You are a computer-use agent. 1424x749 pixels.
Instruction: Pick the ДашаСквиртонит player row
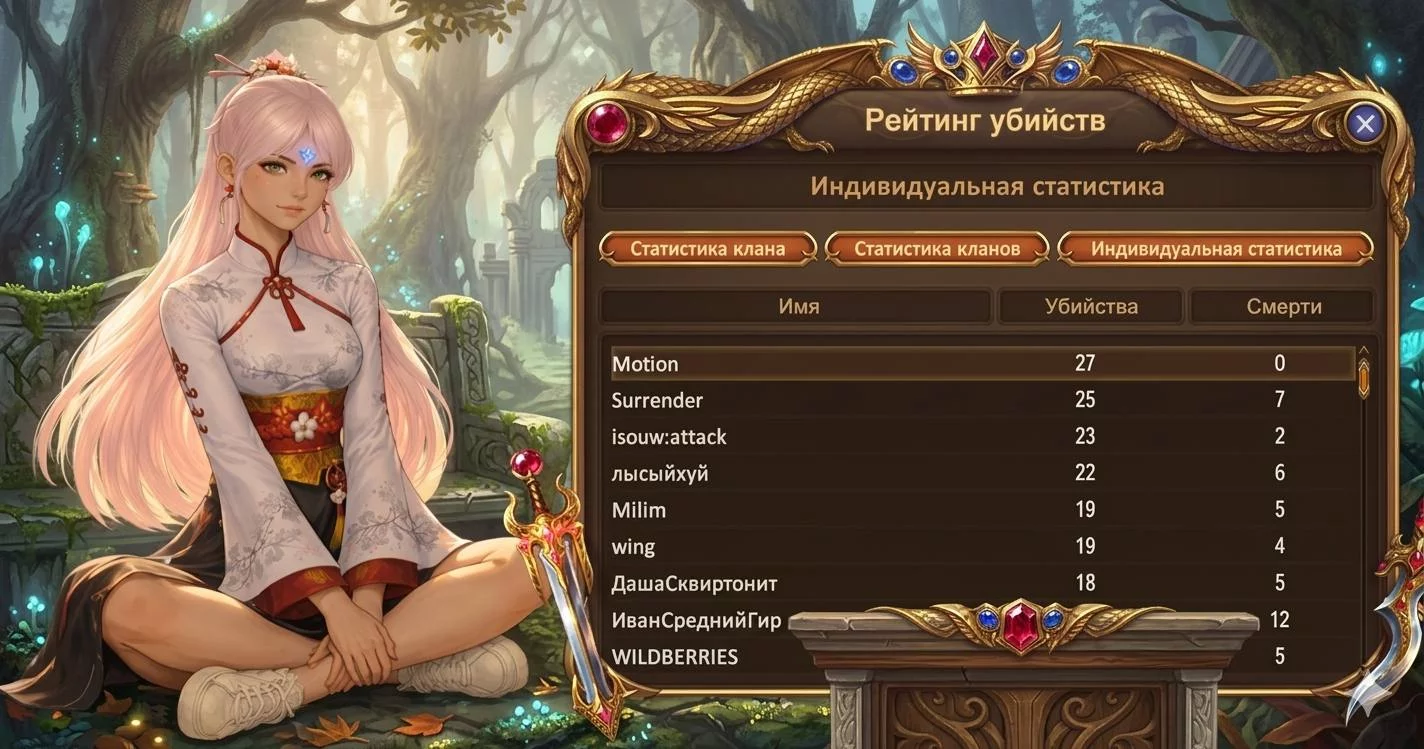(x=694, y=583)
